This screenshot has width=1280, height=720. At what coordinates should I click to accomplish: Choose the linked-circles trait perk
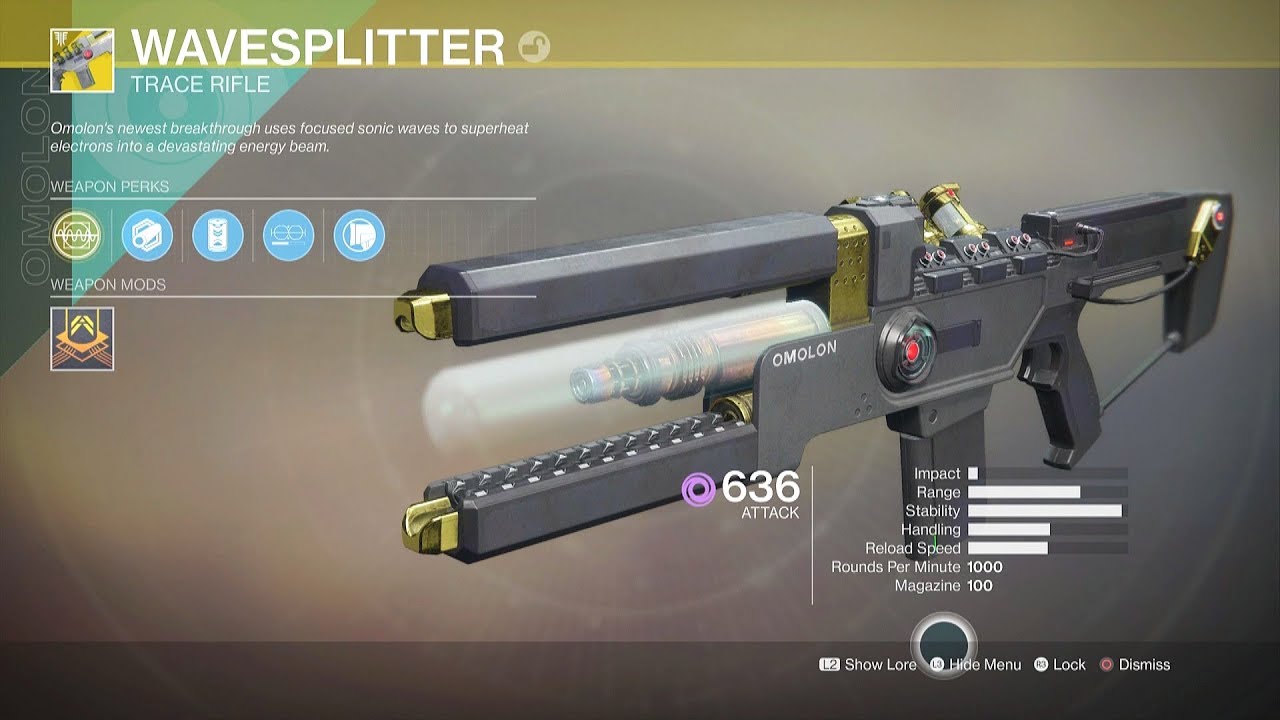tap(289, 236)
